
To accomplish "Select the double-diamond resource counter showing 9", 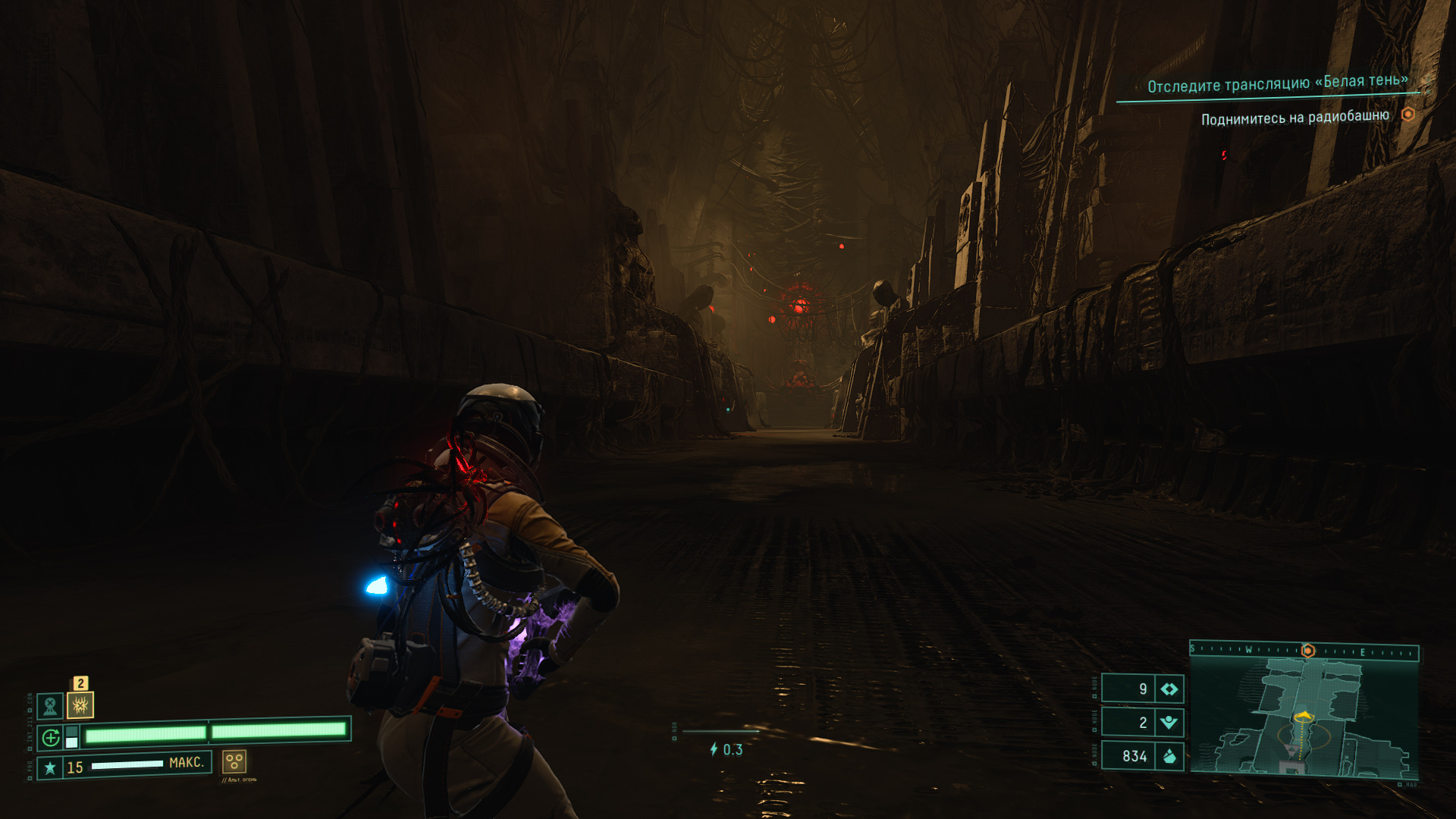I will 1169,689.
